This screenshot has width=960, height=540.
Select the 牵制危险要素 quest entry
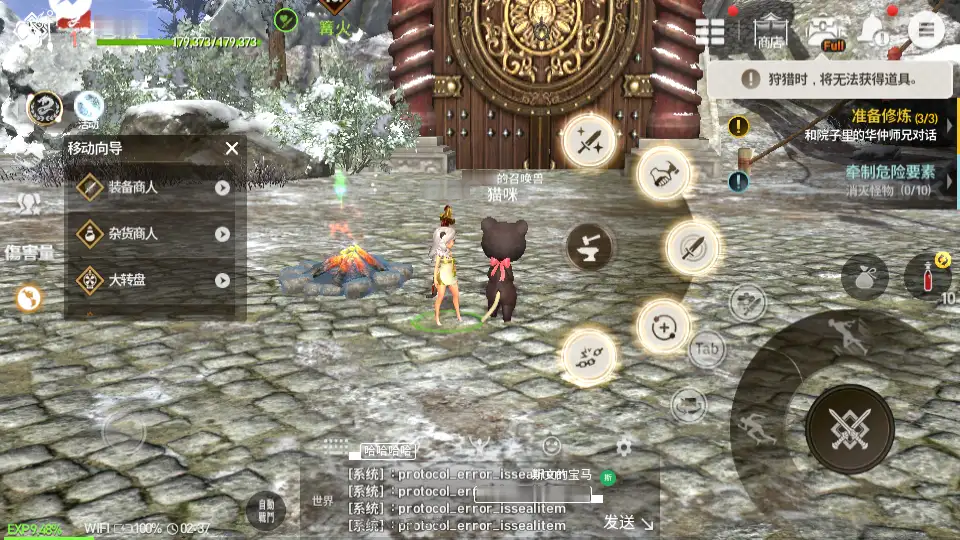point(850,180)
